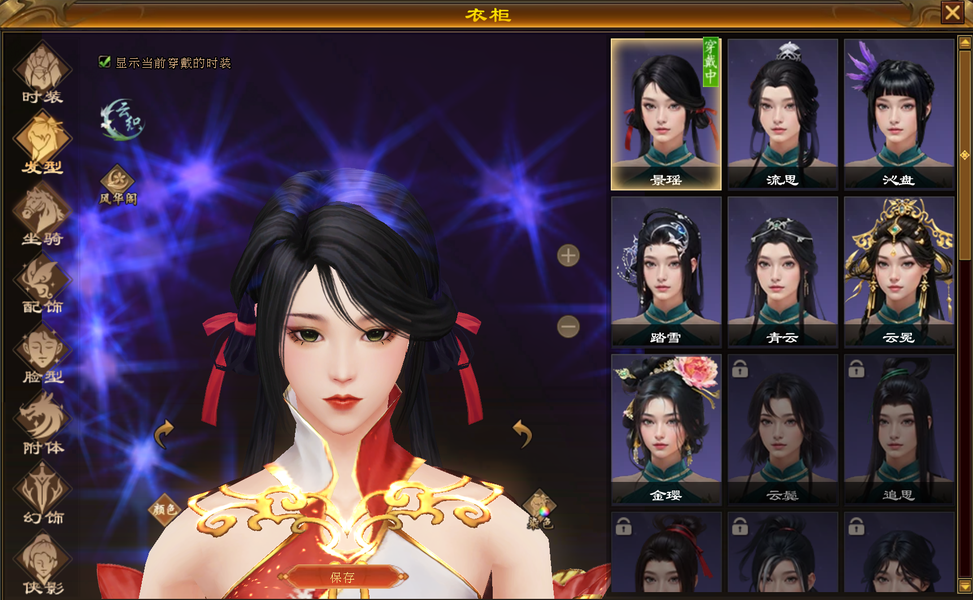
Task: Select the 踏雪 hairstyle thumbnail
Action: click(666, 271)
